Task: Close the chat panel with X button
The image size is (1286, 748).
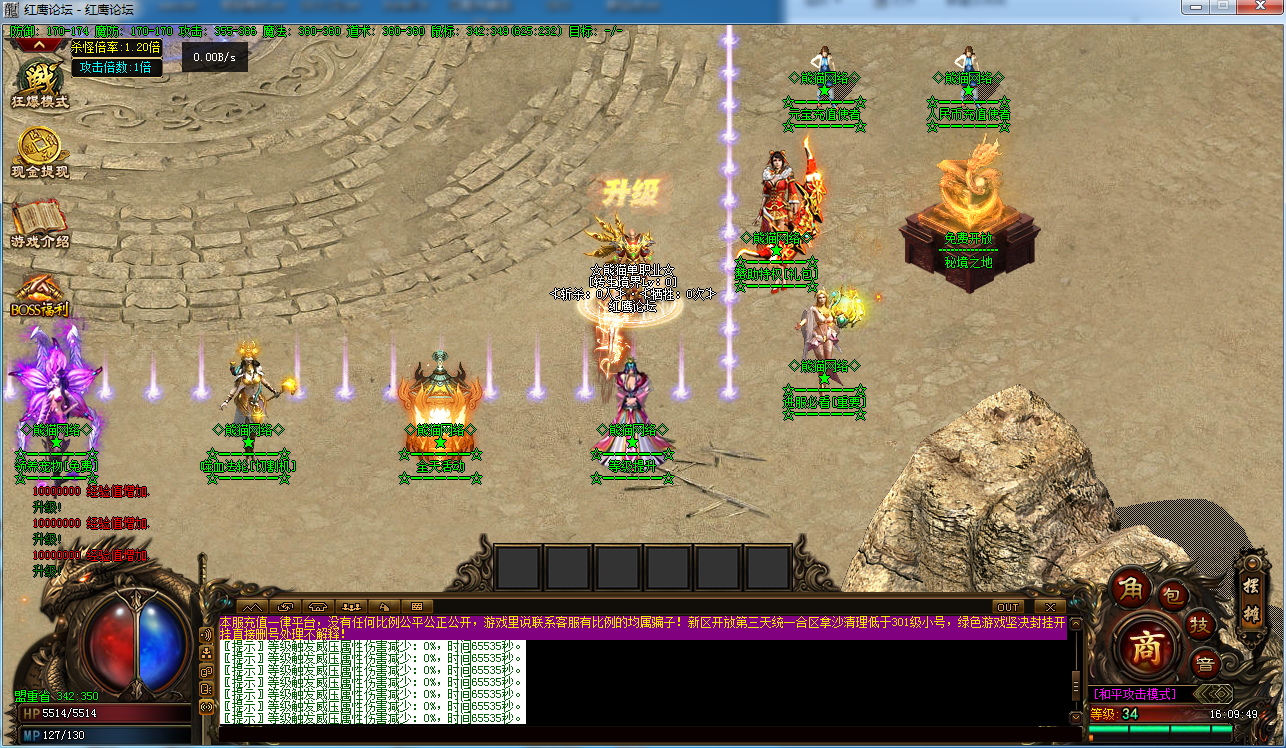Action: tap(1049, 607)
